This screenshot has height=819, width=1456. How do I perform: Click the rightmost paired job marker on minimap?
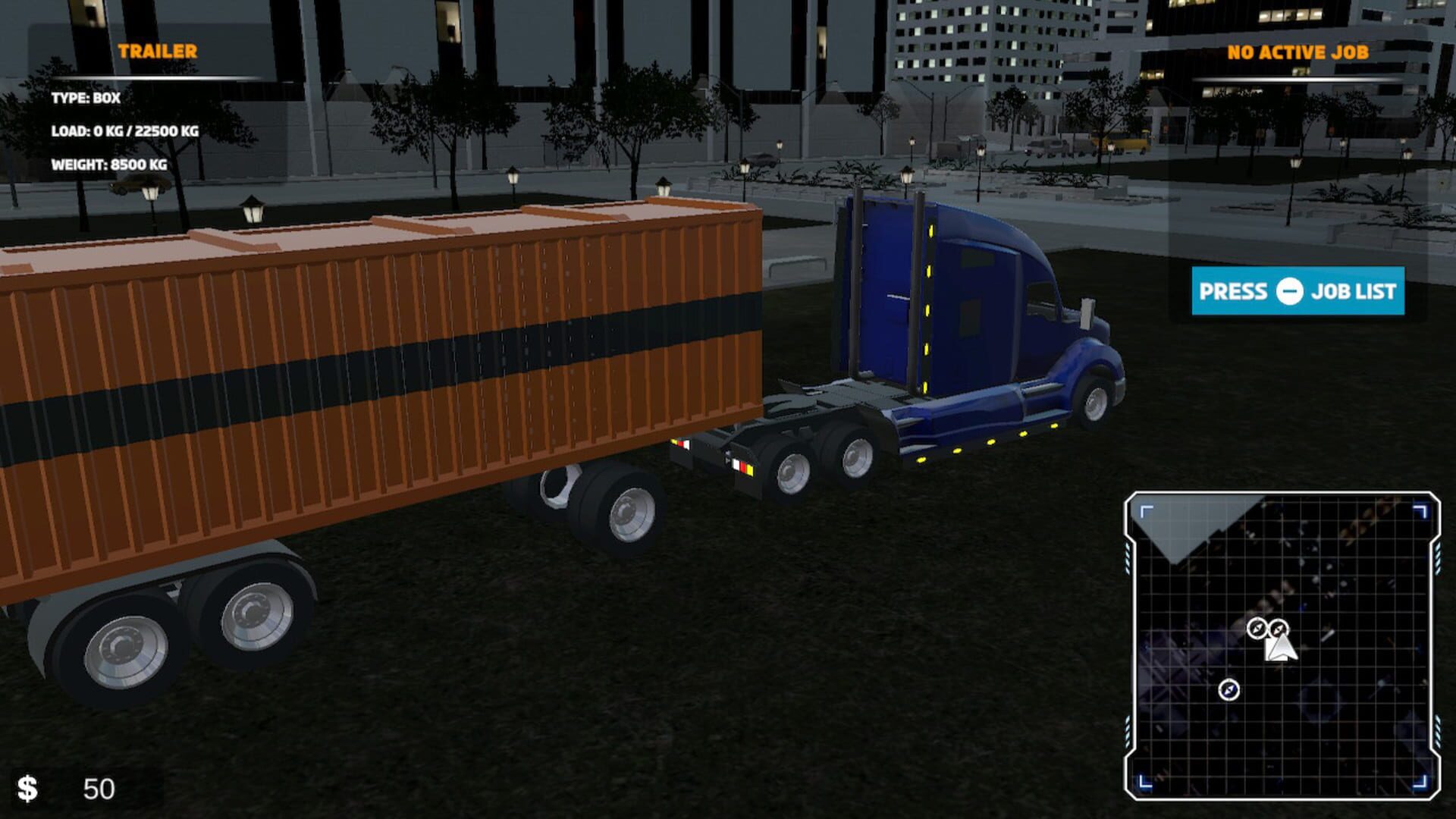click(1280, 627)
